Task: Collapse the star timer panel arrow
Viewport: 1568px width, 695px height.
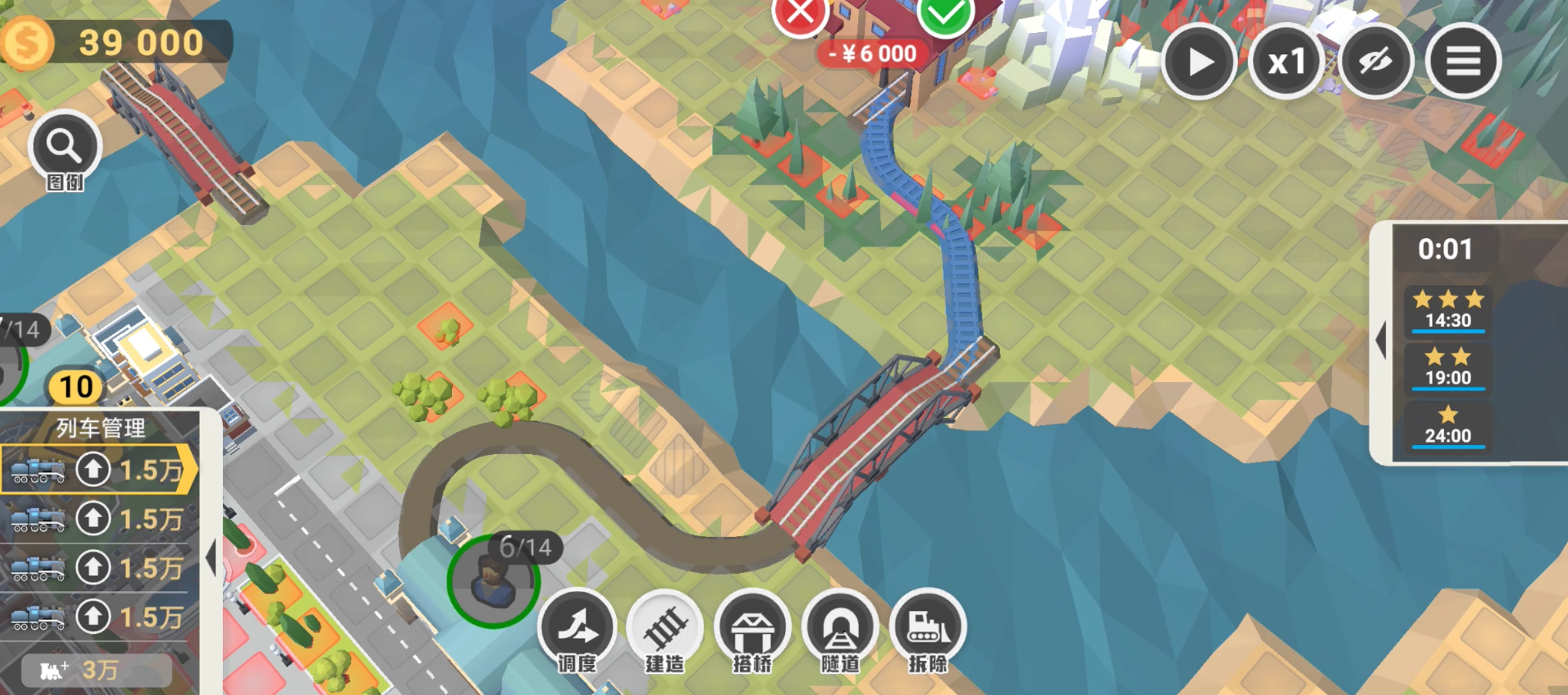Action: (1381, 340)
